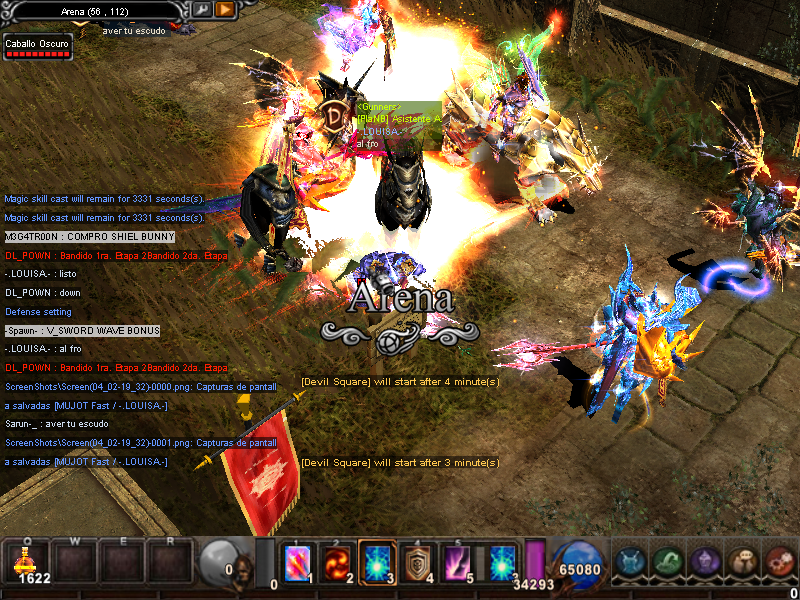Viewport: 800px width, 600px height.
Task: Click the current skill icon beside slot 5
Action: pos(501,562)
